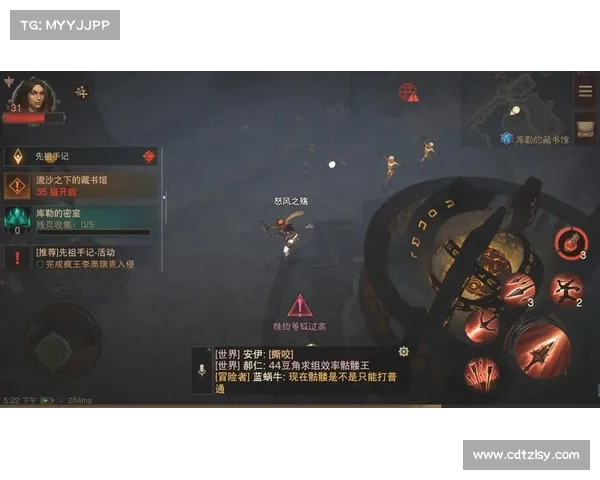
Task: Use the red health potion
Action: click(x=568, y=241)
